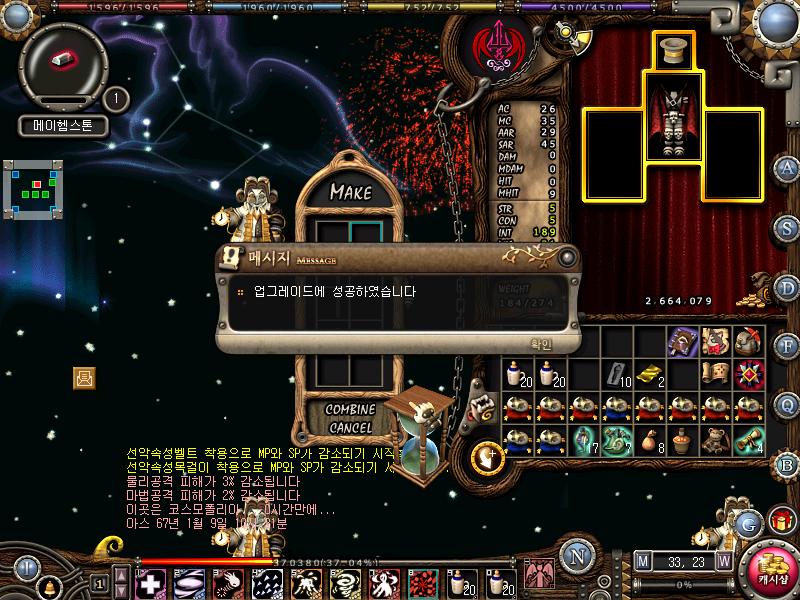The image size is (800, 600).
Task: Click the round Q button
Action: pos(787,404)
